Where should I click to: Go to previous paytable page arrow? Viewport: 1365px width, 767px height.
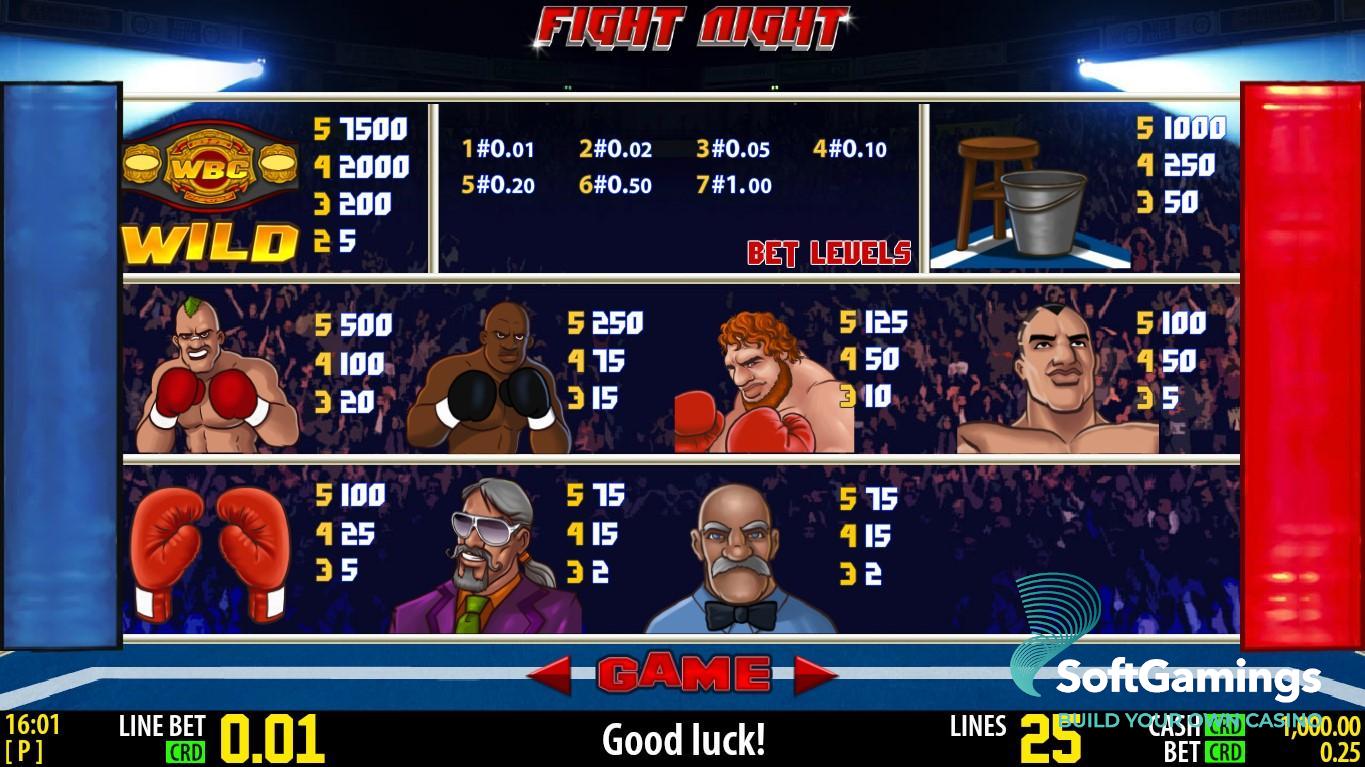(550, 676)
